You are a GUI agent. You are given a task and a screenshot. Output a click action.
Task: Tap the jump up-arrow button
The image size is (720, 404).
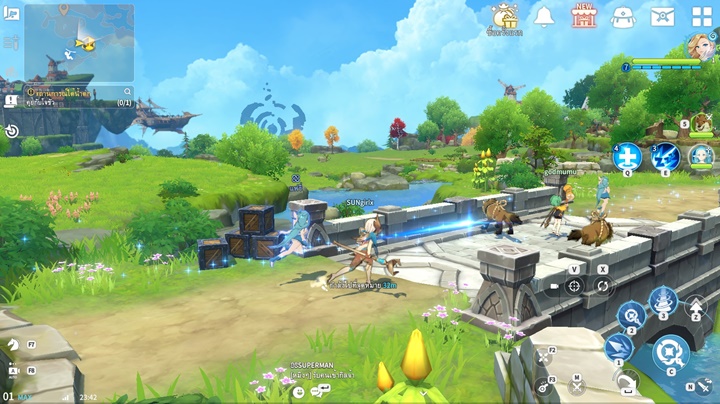pos(697,305)
